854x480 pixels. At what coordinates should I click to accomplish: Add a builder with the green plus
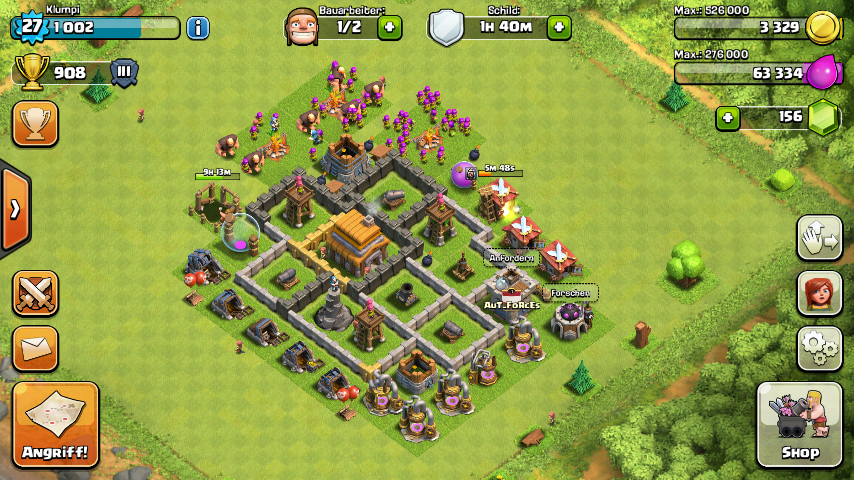click(390, 27)
